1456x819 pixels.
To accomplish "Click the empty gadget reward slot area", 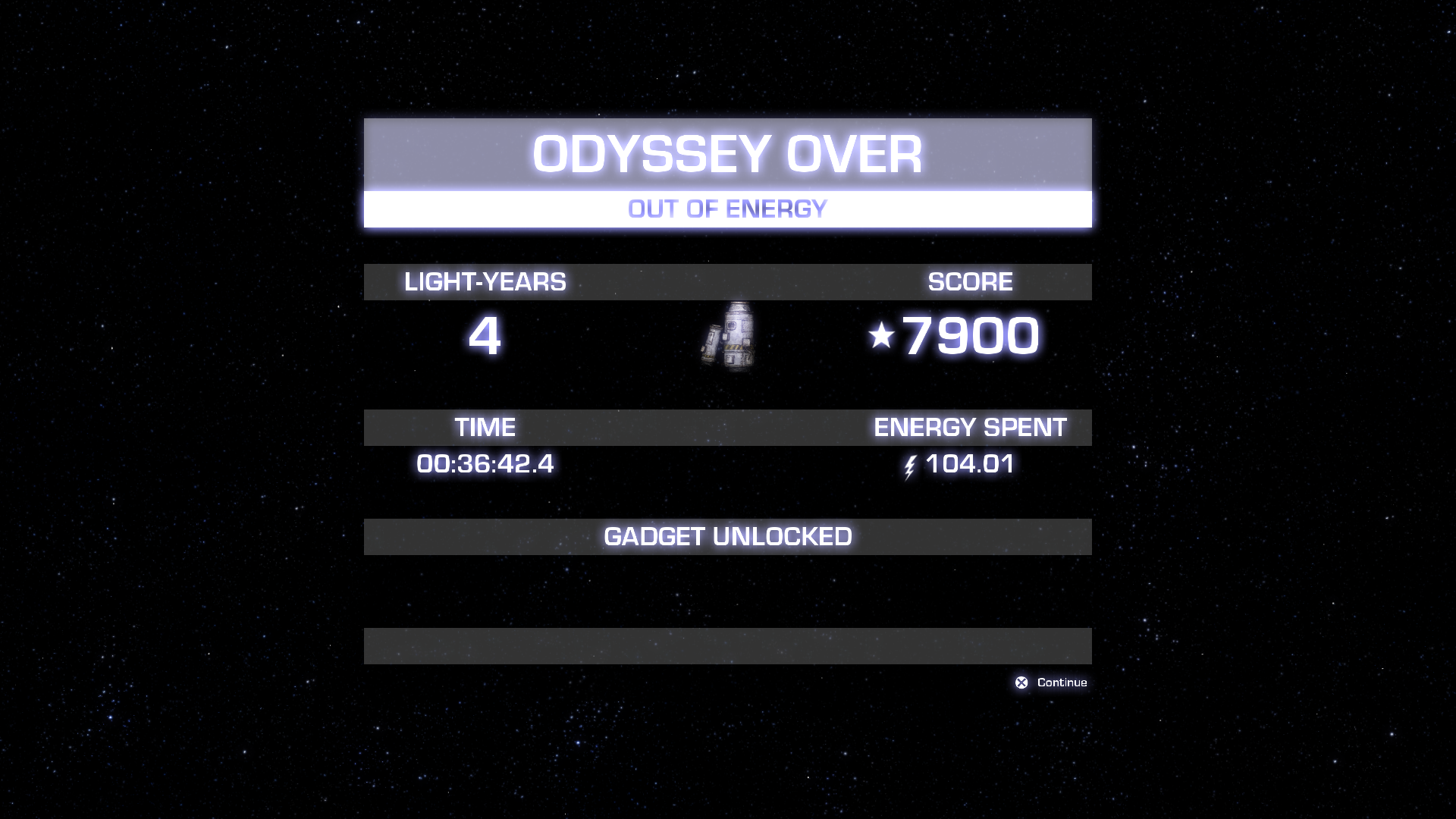I will 727,591.
